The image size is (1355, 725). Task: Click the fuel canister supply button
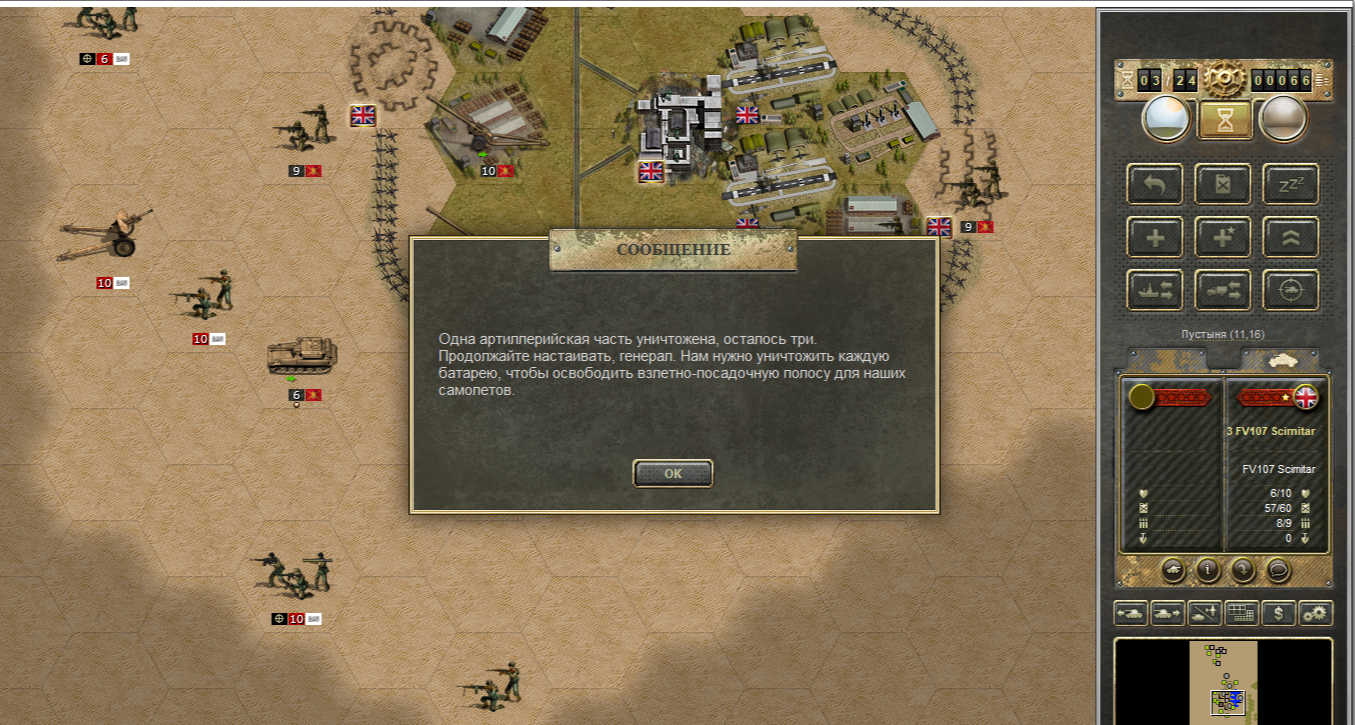click(1222, 184)
